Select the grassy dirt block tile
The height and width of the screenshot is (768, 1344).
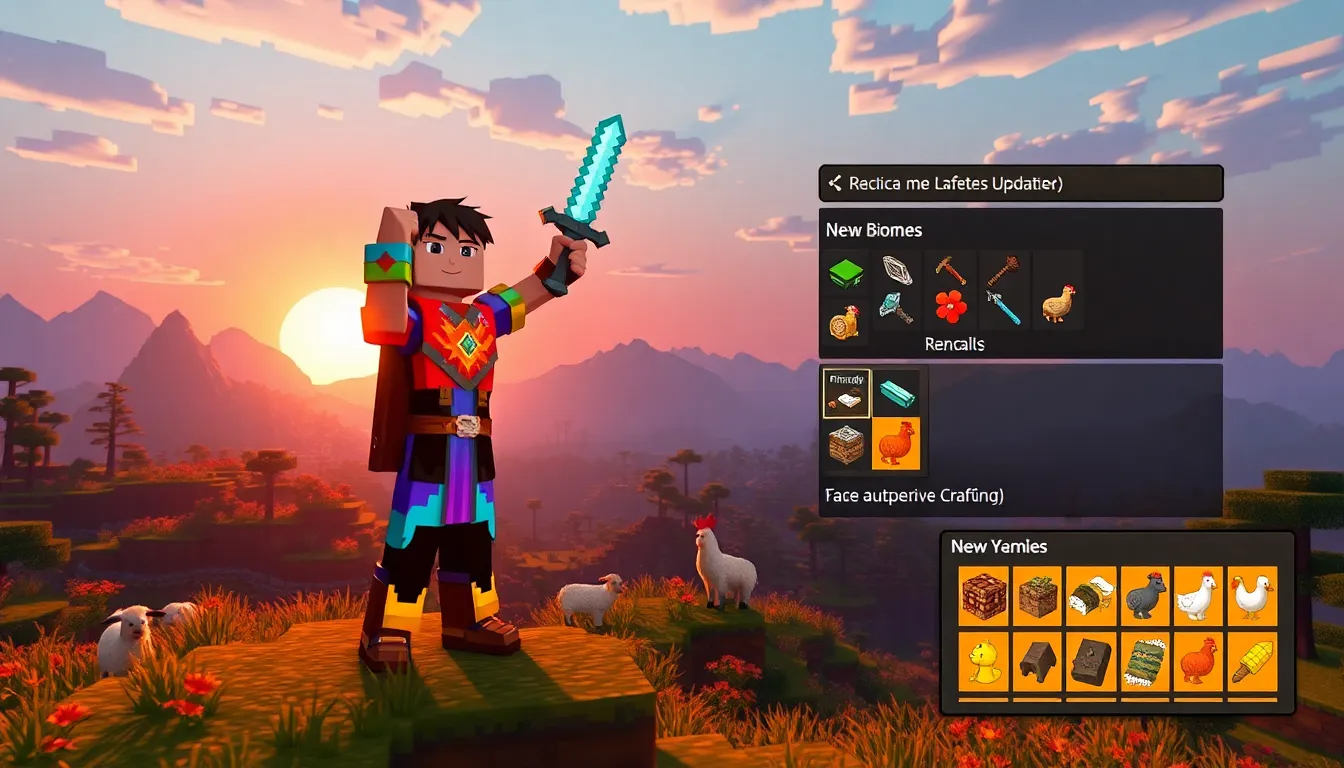pyautogui.click(x=1038, y=597)
